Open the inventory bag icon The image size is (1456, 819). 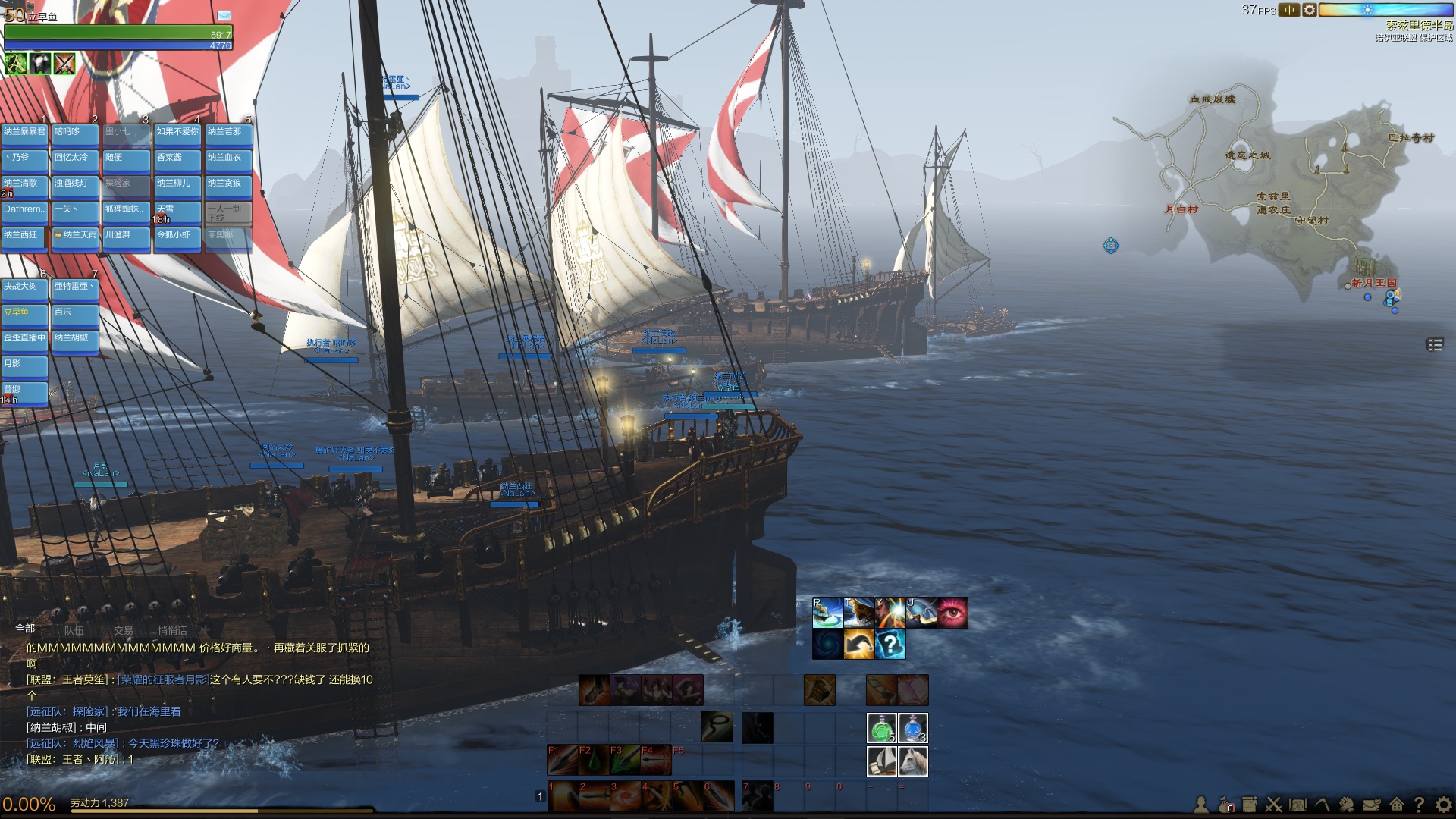point(1225,805)
